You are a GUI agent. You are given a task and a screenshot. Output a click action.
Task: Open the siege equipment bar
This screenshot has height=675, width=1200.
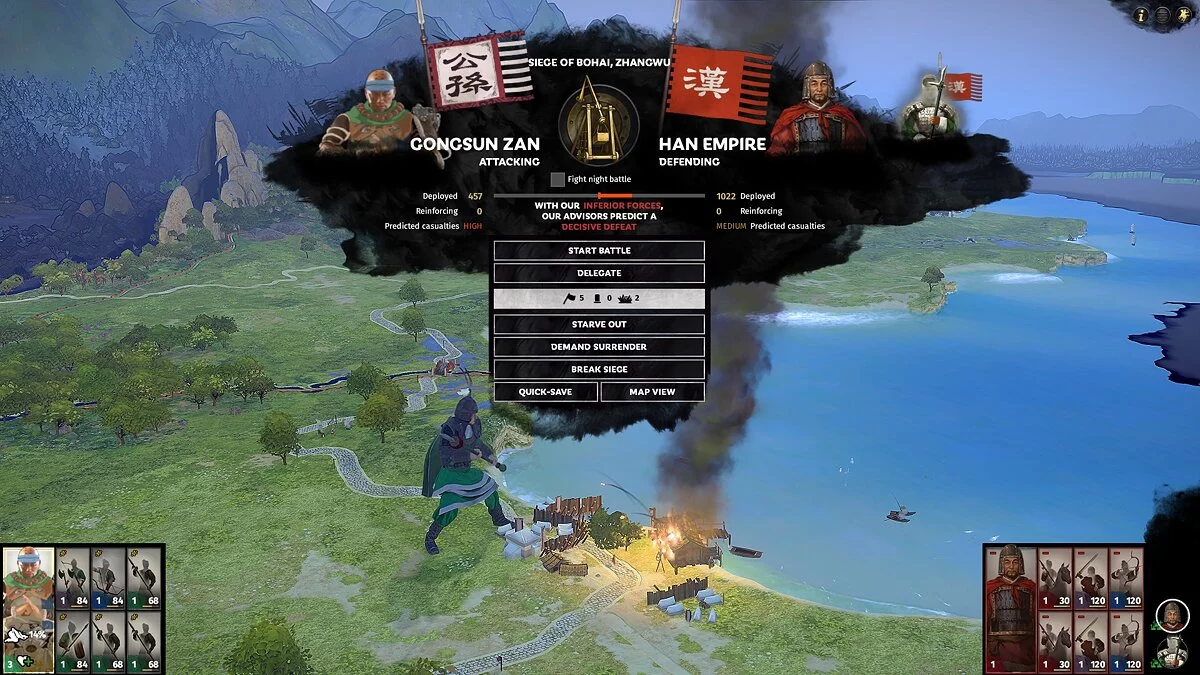tap(599, 299)
